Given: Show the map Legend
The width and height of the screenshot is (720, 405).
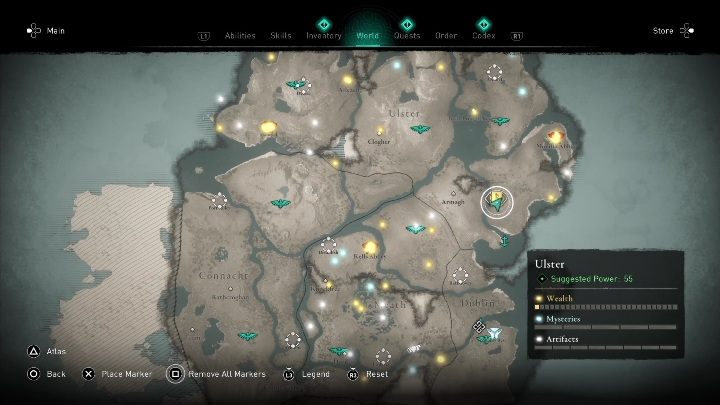Looking at the screenshot, I should point(306,374).
